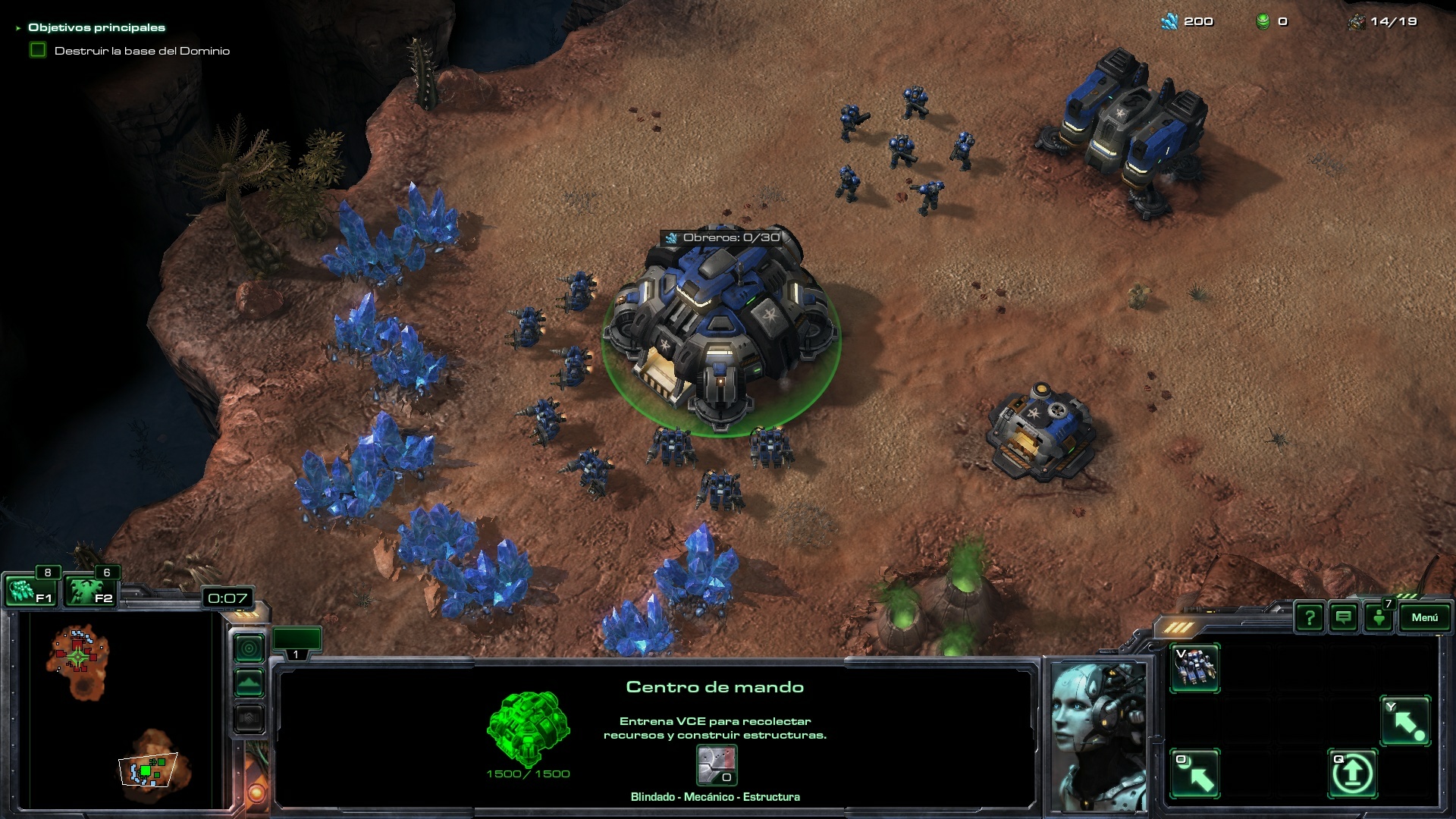The width and height of the screenshot is (1456, 819).
Task: Activate the minimap ping button
Action: click(x=249, y=648)
